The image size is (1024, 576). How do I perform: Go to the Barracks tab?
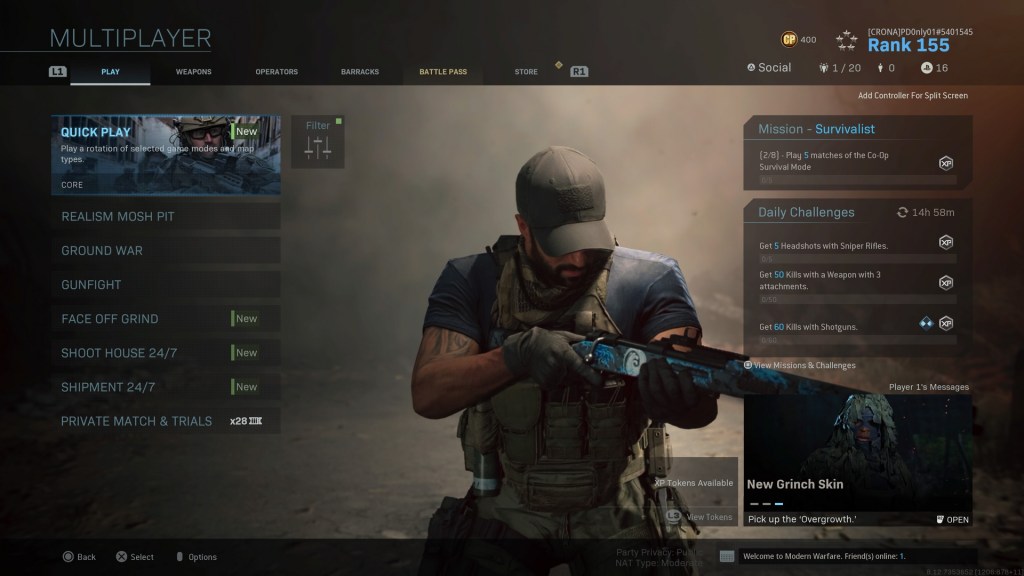(359, 72)
